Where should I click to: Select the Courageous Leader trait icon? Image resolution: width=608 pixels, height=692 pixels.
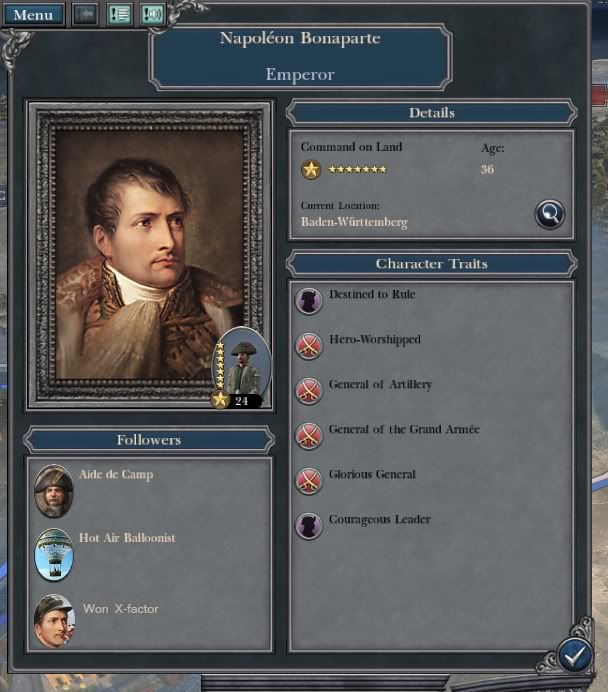tap(309, 525)
